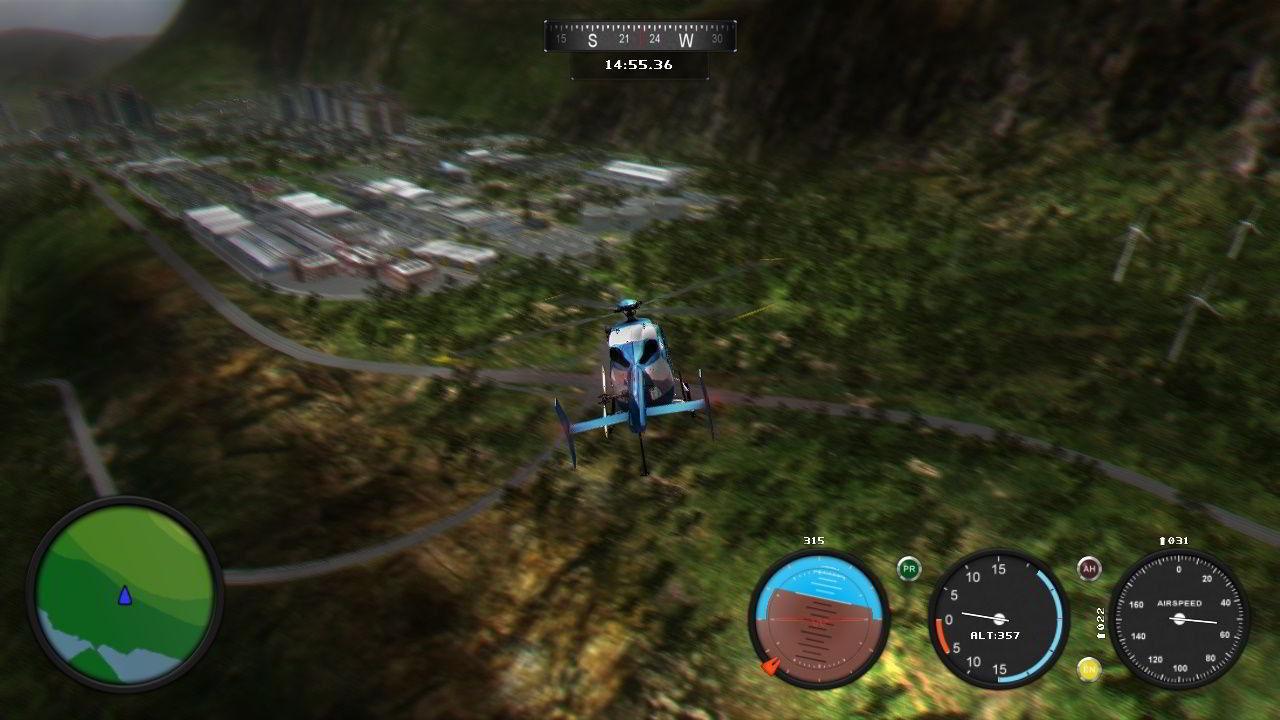Select the artificial horizon attitude gauge

[820, 618]
